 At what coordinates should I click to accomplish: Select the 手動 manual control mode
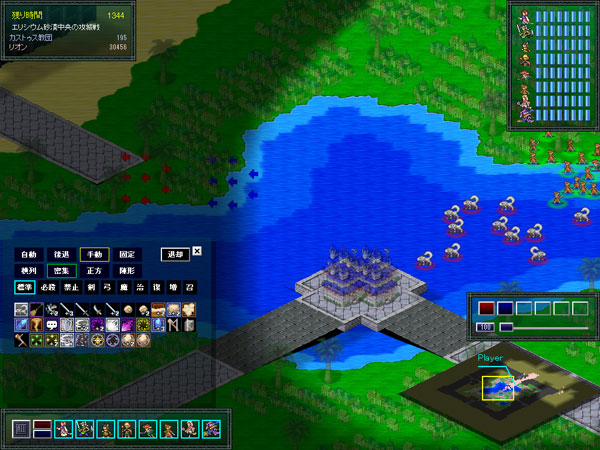point(95,255)
